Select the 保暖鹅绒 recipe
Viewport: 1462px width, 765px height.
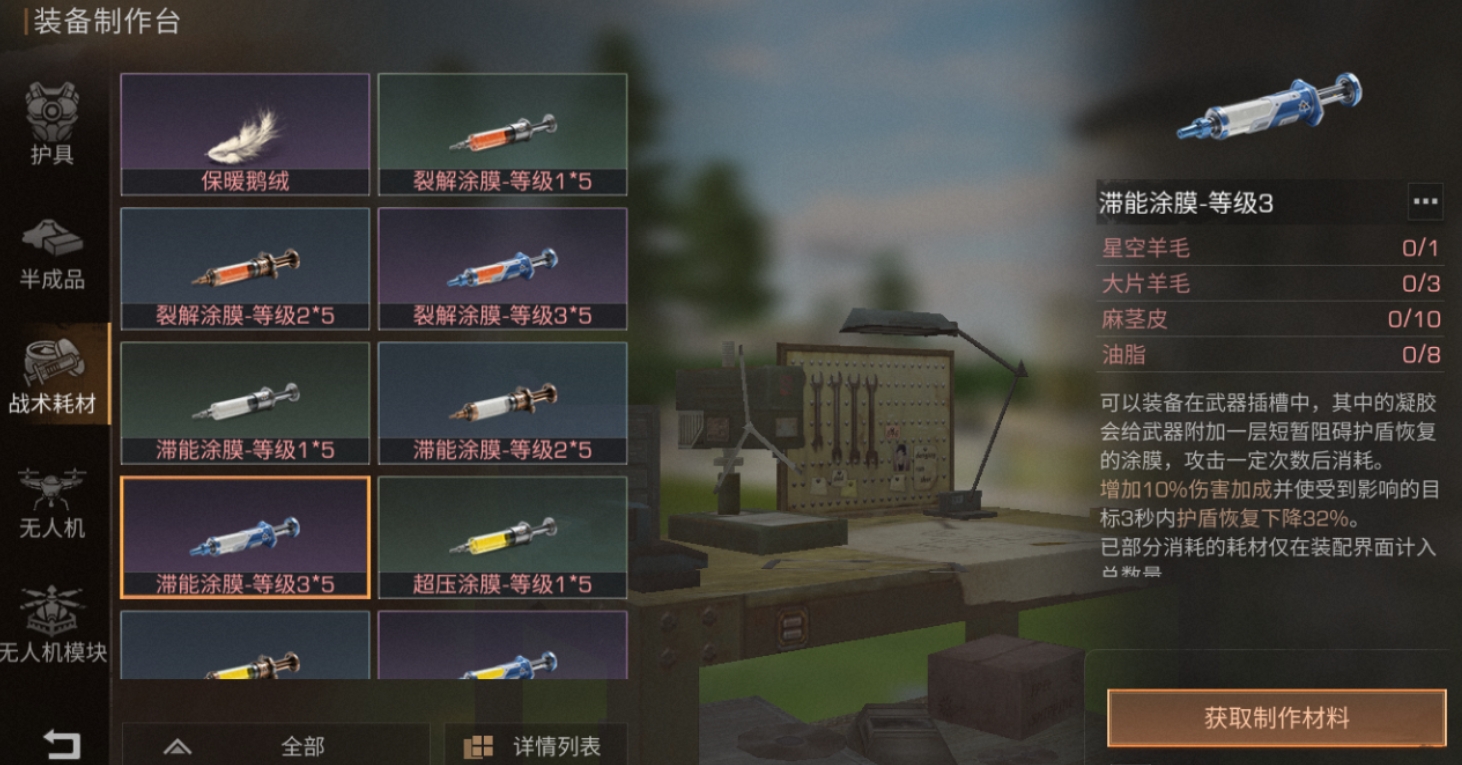click(x=245, y=130)
